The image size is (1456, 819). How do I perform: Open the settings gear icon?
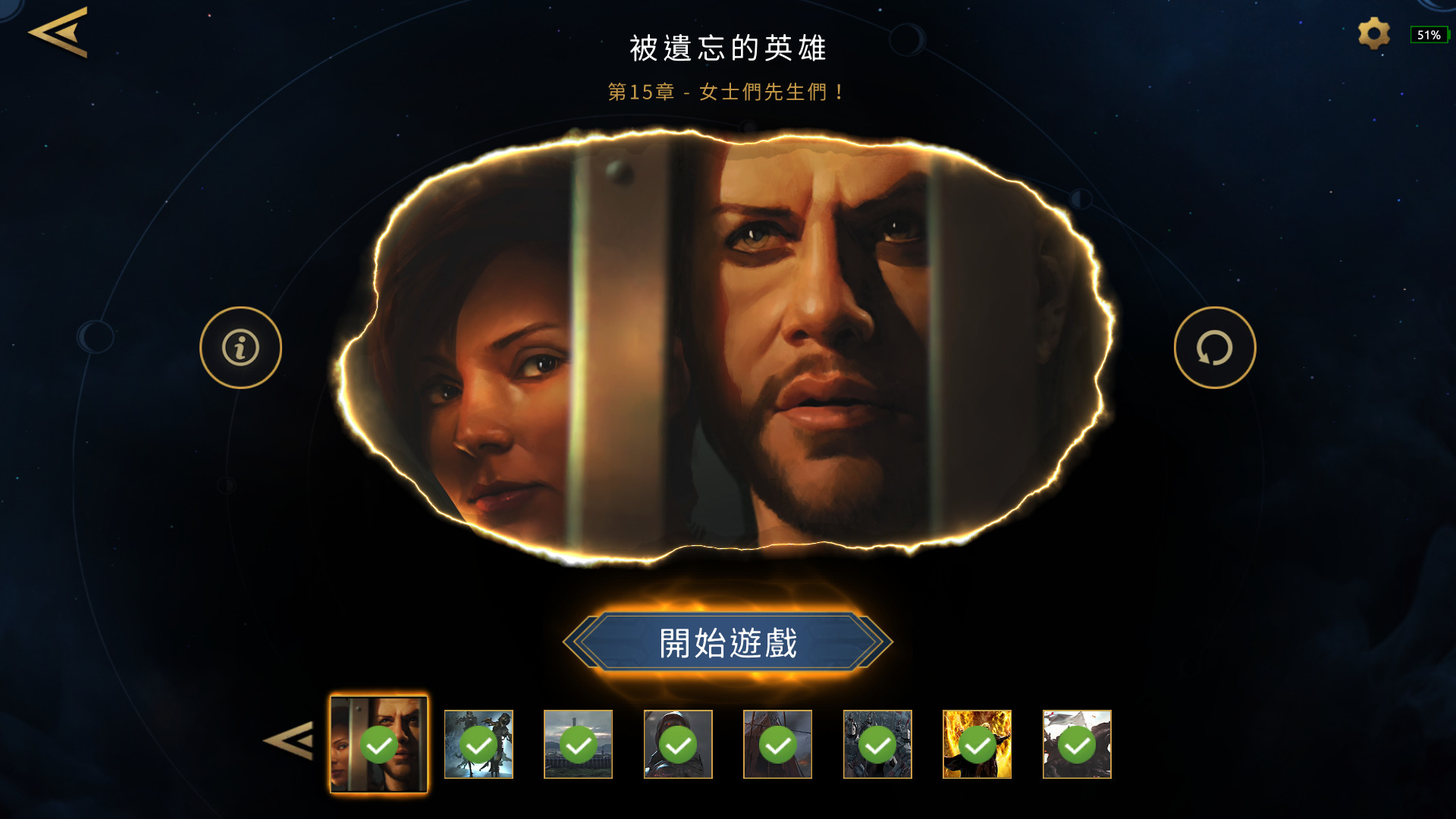point(1373,33)
